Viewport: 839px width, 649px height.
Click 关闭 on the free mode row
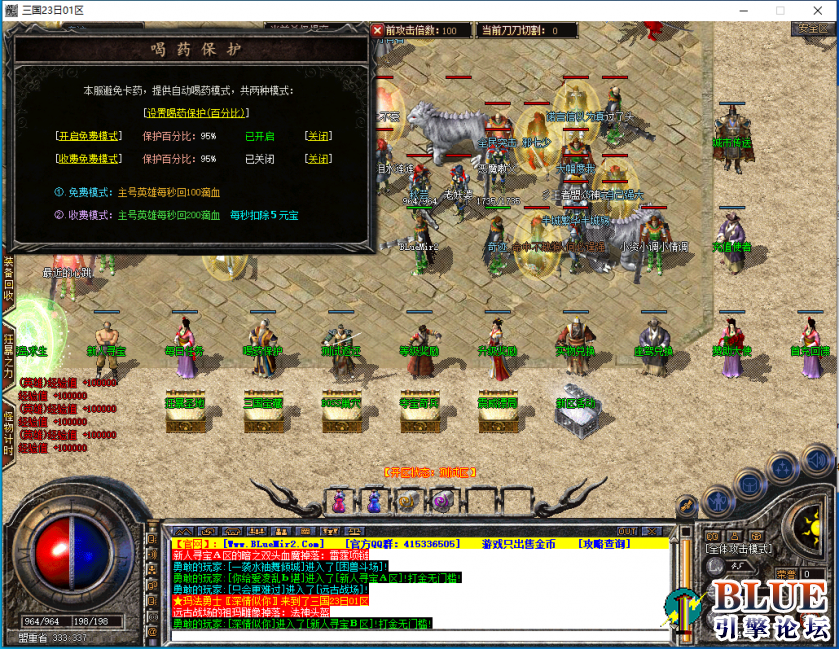point(318,136)
